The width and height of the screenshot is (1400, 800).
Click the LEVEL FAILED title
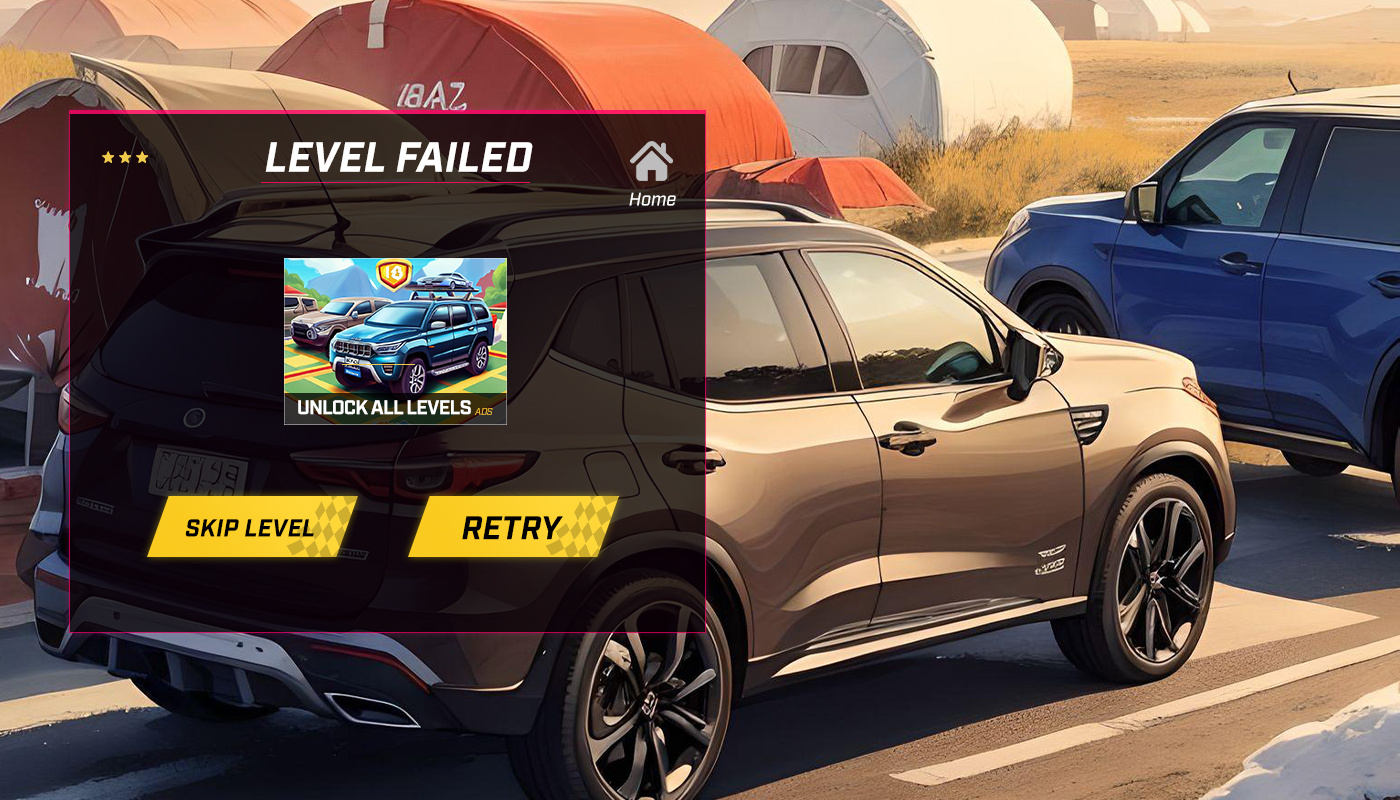[400, 157]
